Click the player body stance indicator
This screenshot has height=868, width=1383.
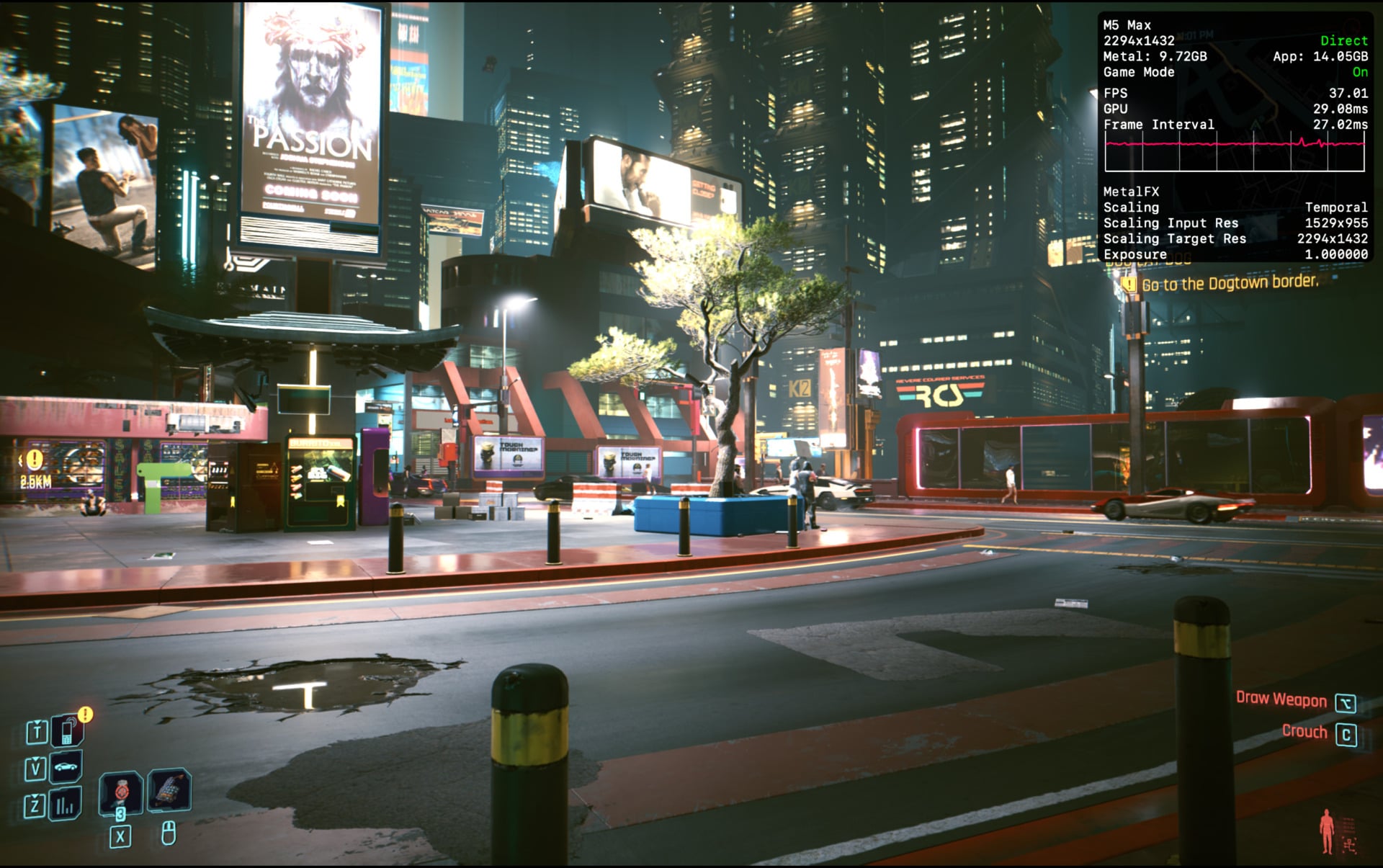(1327, 831)
